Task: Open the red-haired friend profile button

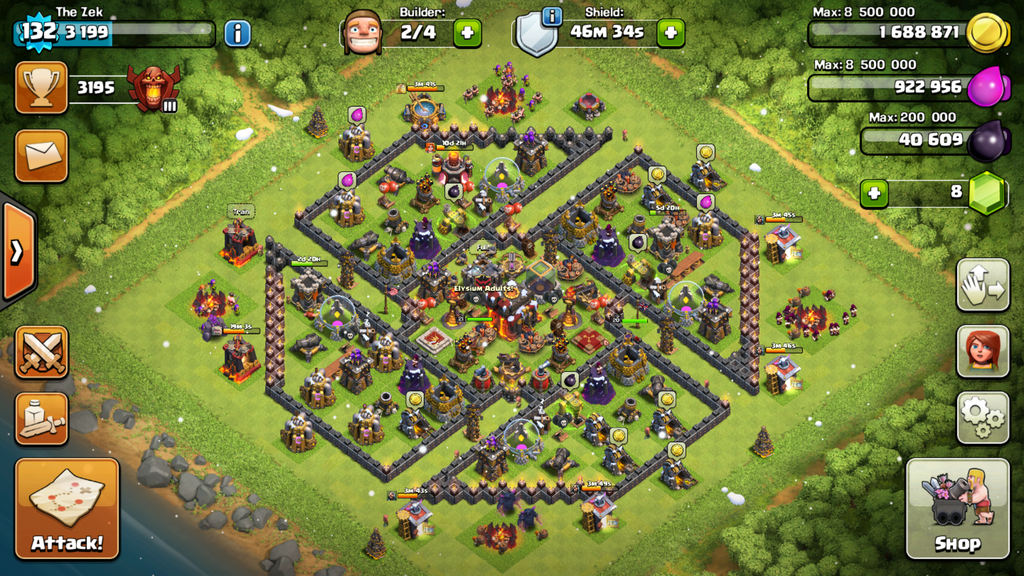Action: pyautogui.click(x=982, y=350)
